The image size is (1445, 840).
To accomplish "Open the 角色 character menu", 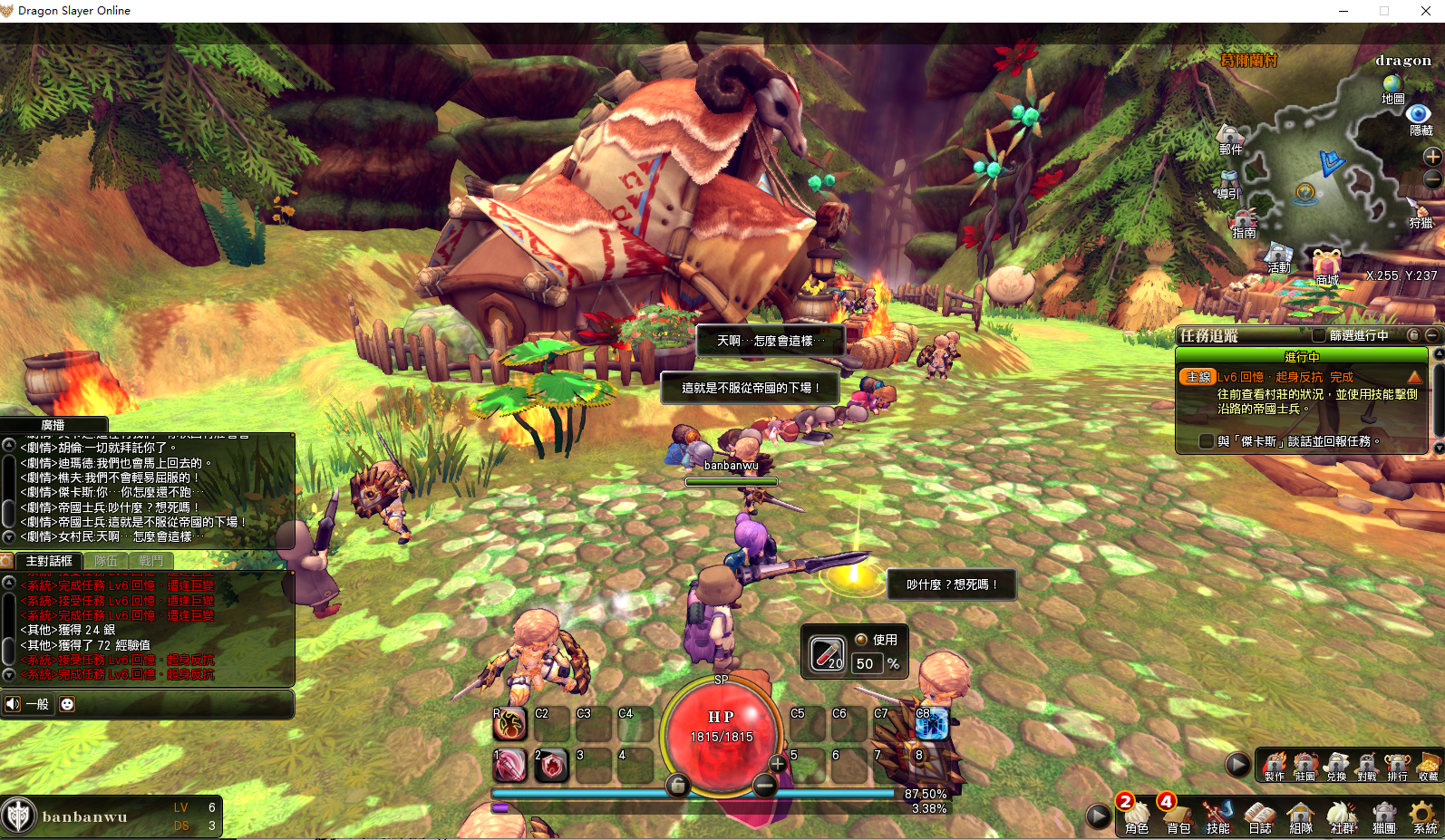I will 1137,815.
